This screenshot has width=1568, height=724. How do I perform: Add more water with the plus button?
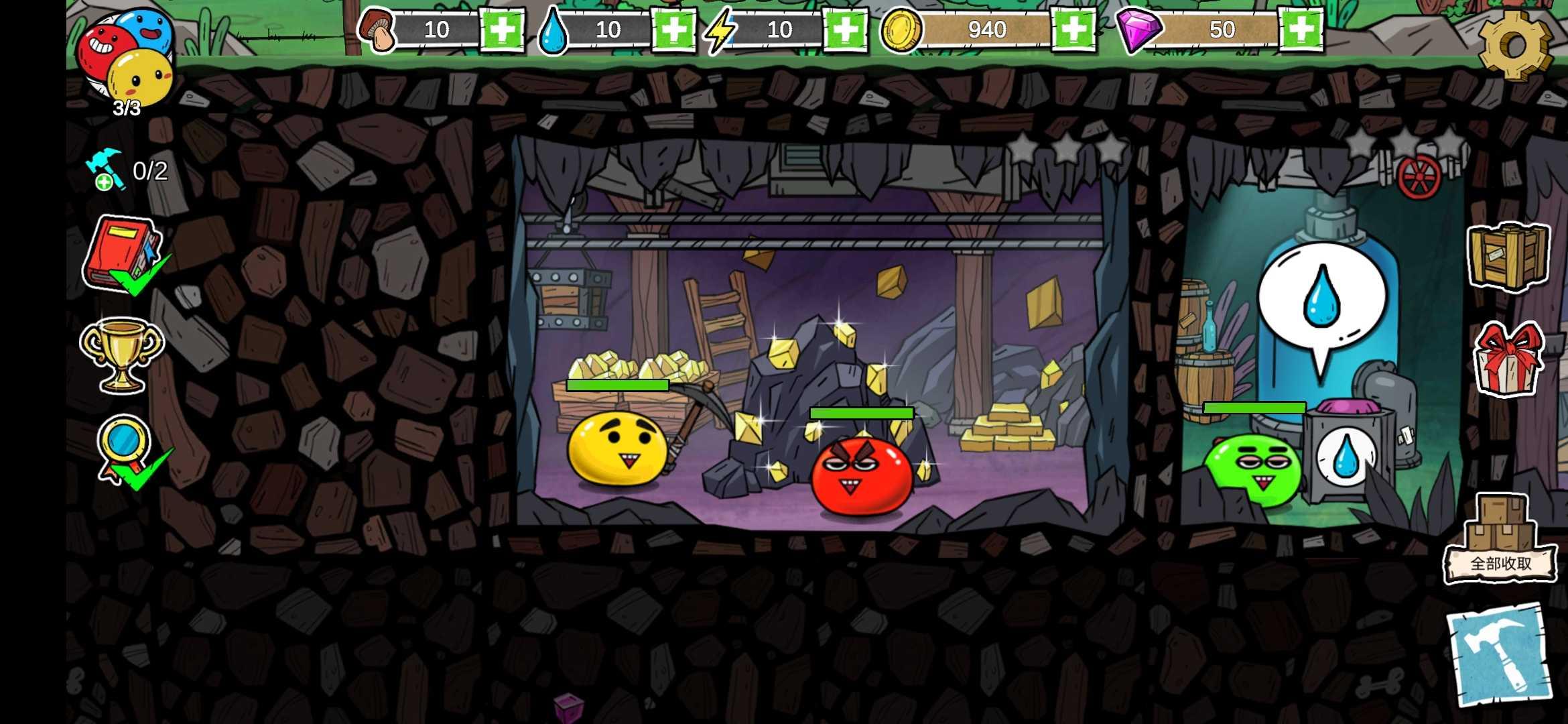click(673, 29)
